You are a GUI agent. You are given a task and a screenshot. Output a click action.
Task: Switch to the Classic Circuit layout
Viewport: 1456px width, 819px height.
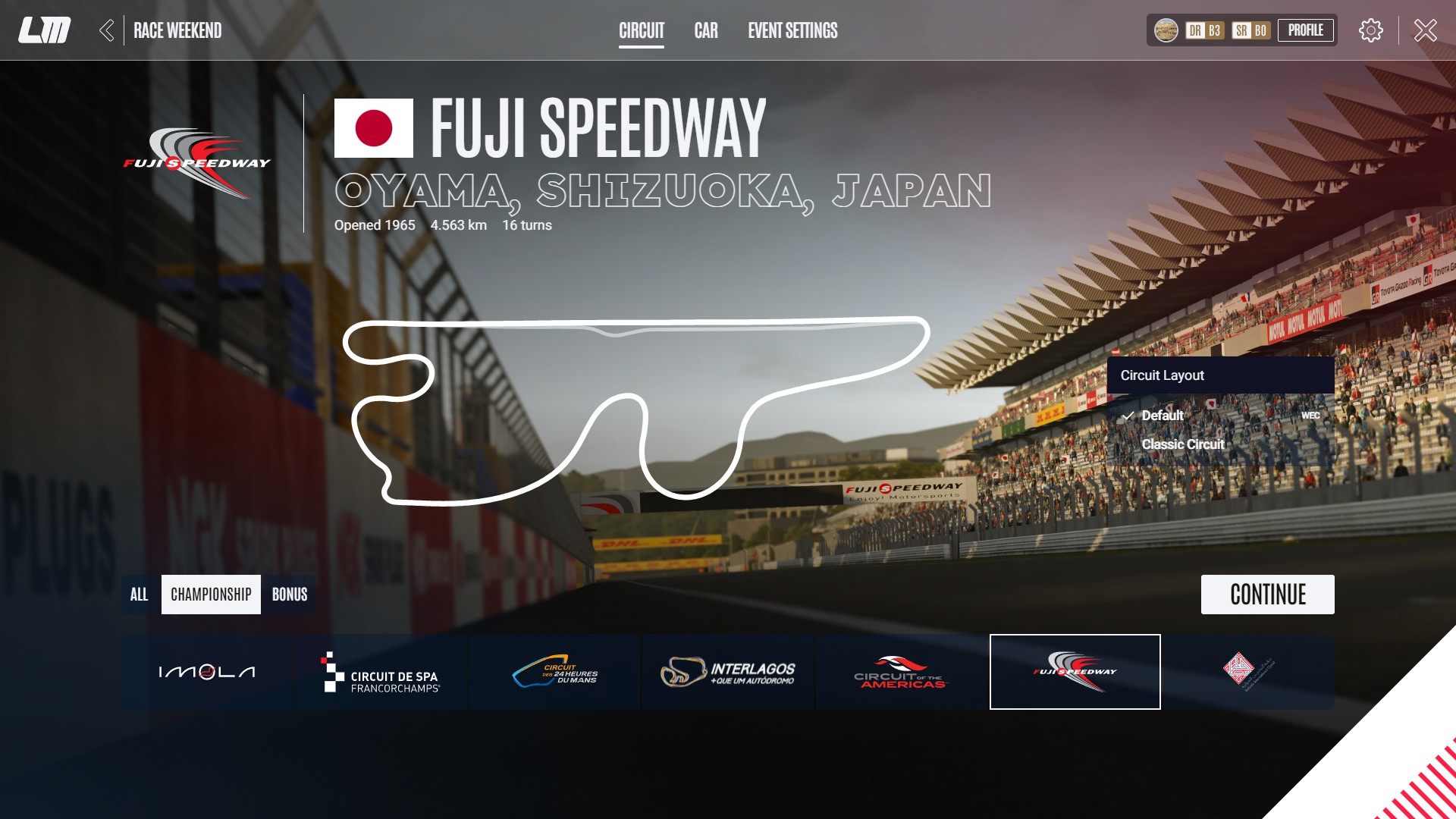tap(1182, 444)
